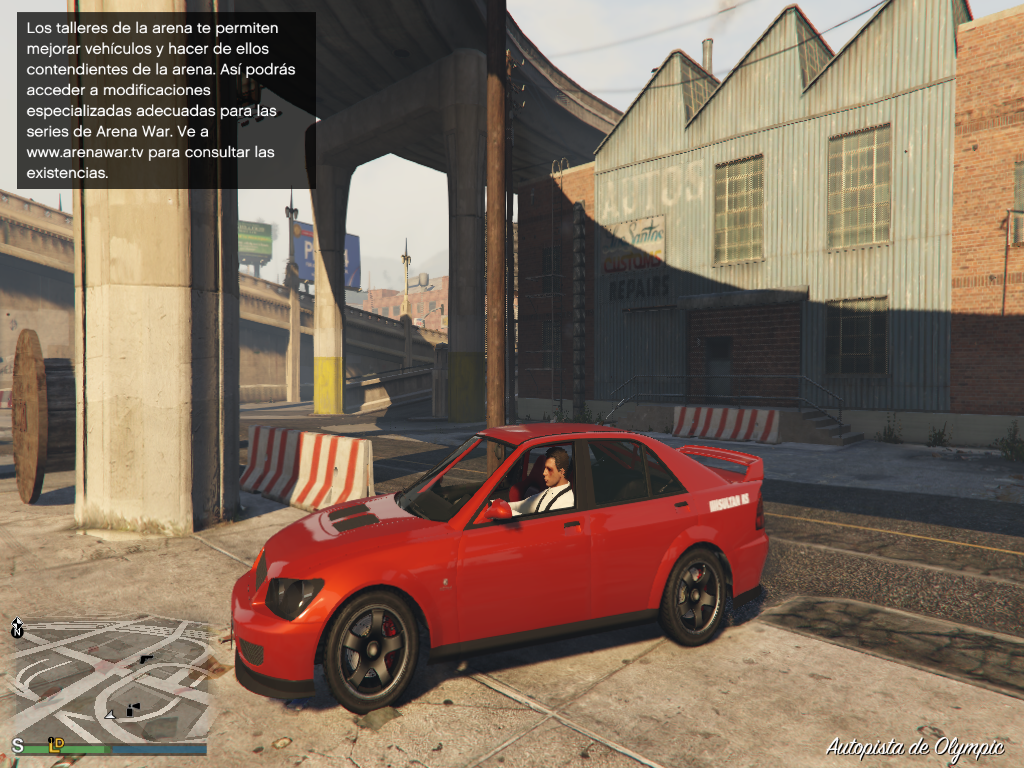Click the north compass marker on minimap

tap(17, 628)
